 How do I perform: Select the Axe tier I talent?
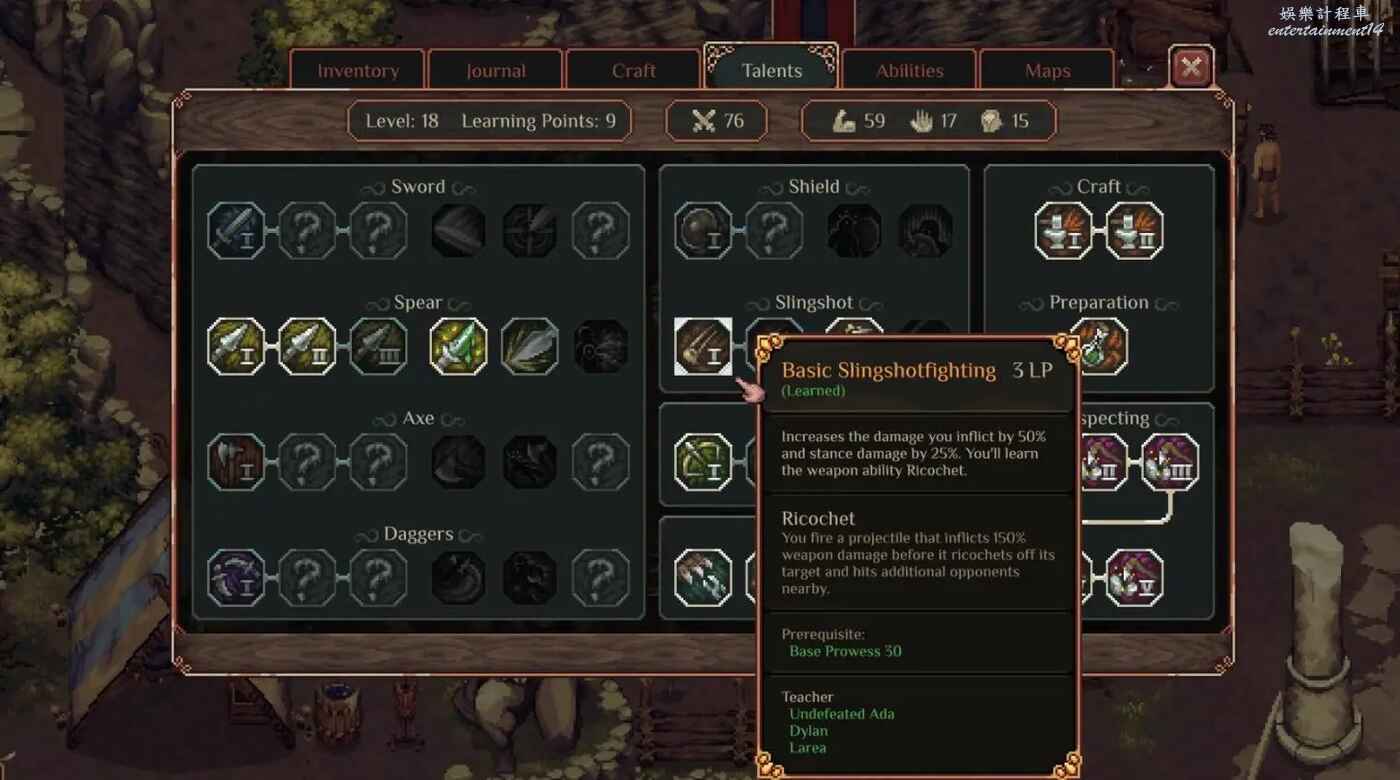pyautogui.click(x=237, y=463)
